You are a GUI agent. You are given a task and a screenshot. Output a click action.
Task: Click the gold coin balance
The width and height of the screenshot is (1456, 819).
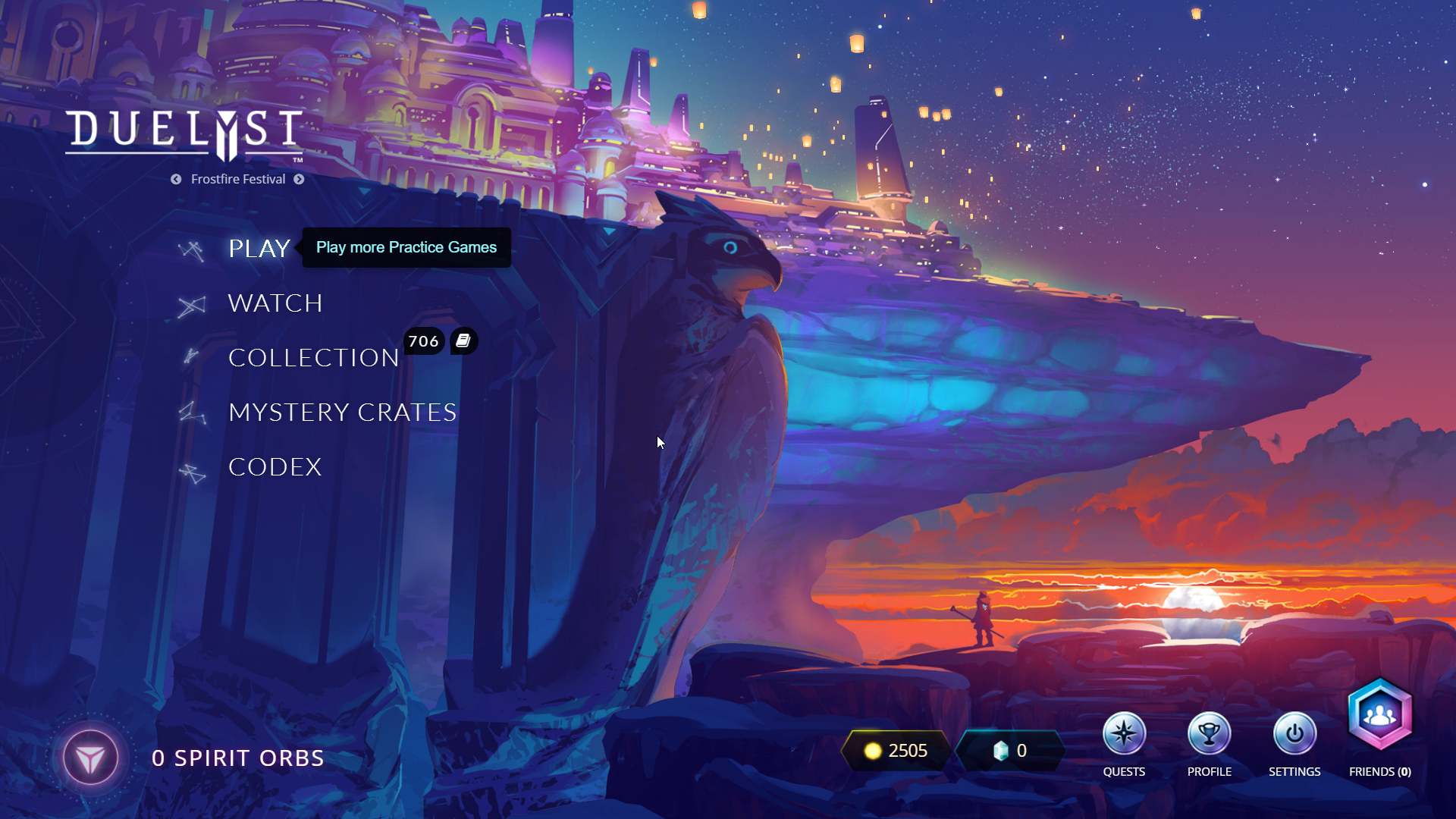pos(896,751)
